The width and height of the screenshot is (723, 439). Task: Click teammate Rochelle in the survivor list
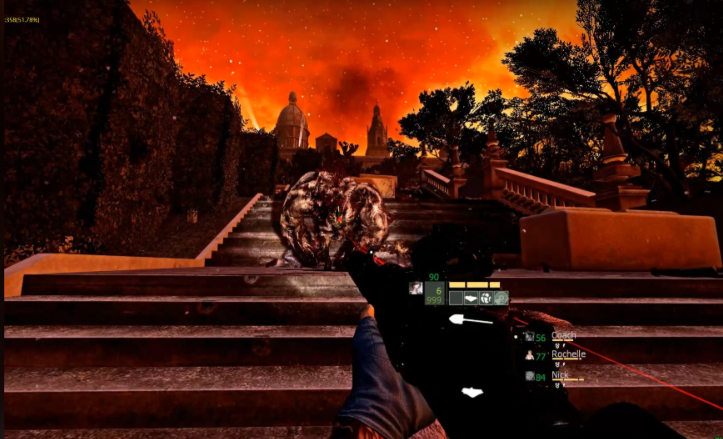pyautogui.click(x=567, y=355)
